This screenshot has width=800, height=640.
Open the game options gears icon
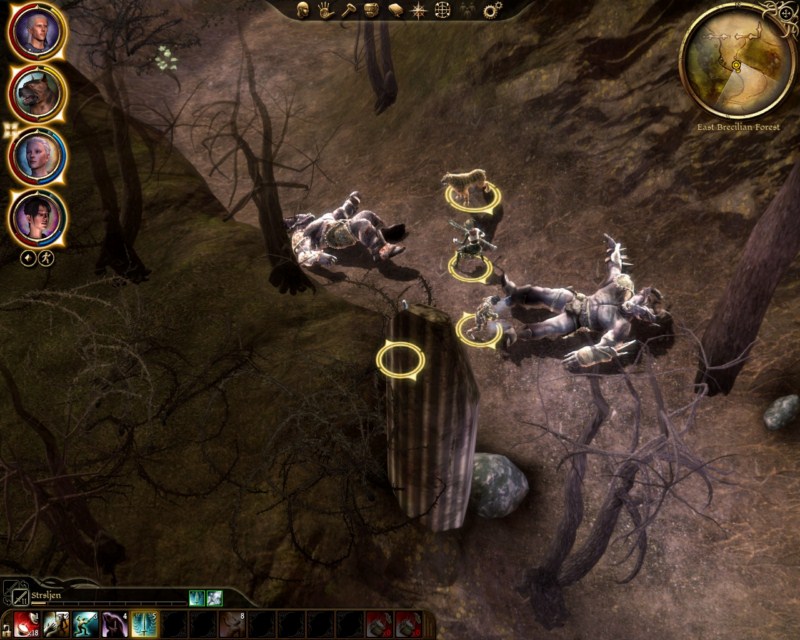click(x=492, y=10)
